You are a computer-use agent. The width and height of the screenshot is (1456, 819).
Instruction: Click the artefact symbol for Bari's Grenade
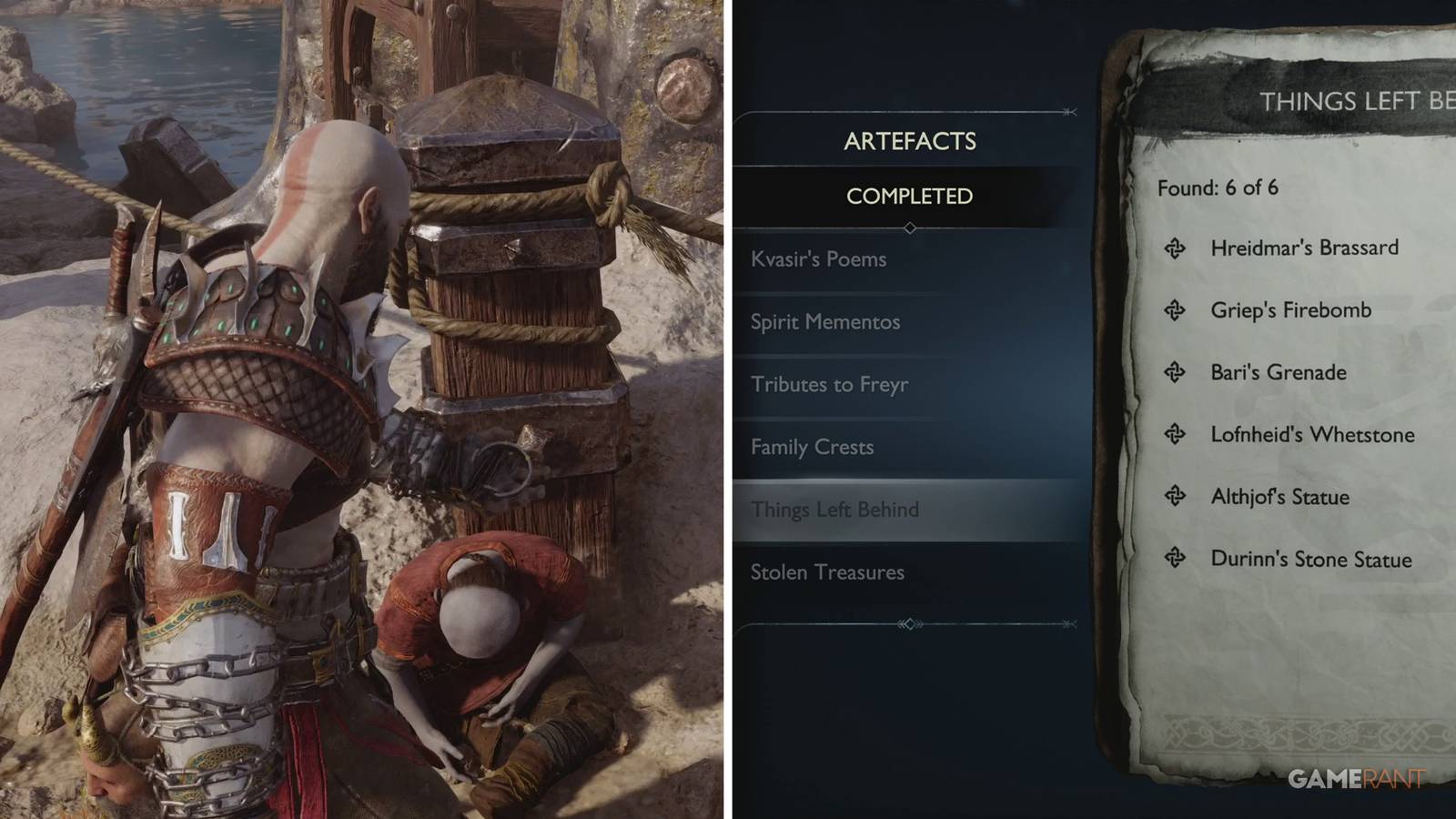click(x=1174, y=372)
